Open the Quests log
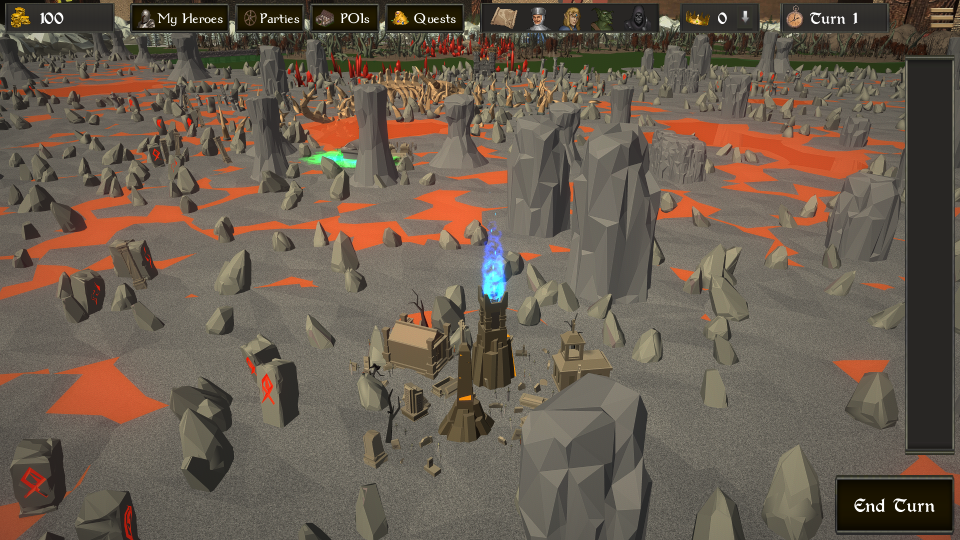This screenshot has width=960, height=540. tap(424, 18)
